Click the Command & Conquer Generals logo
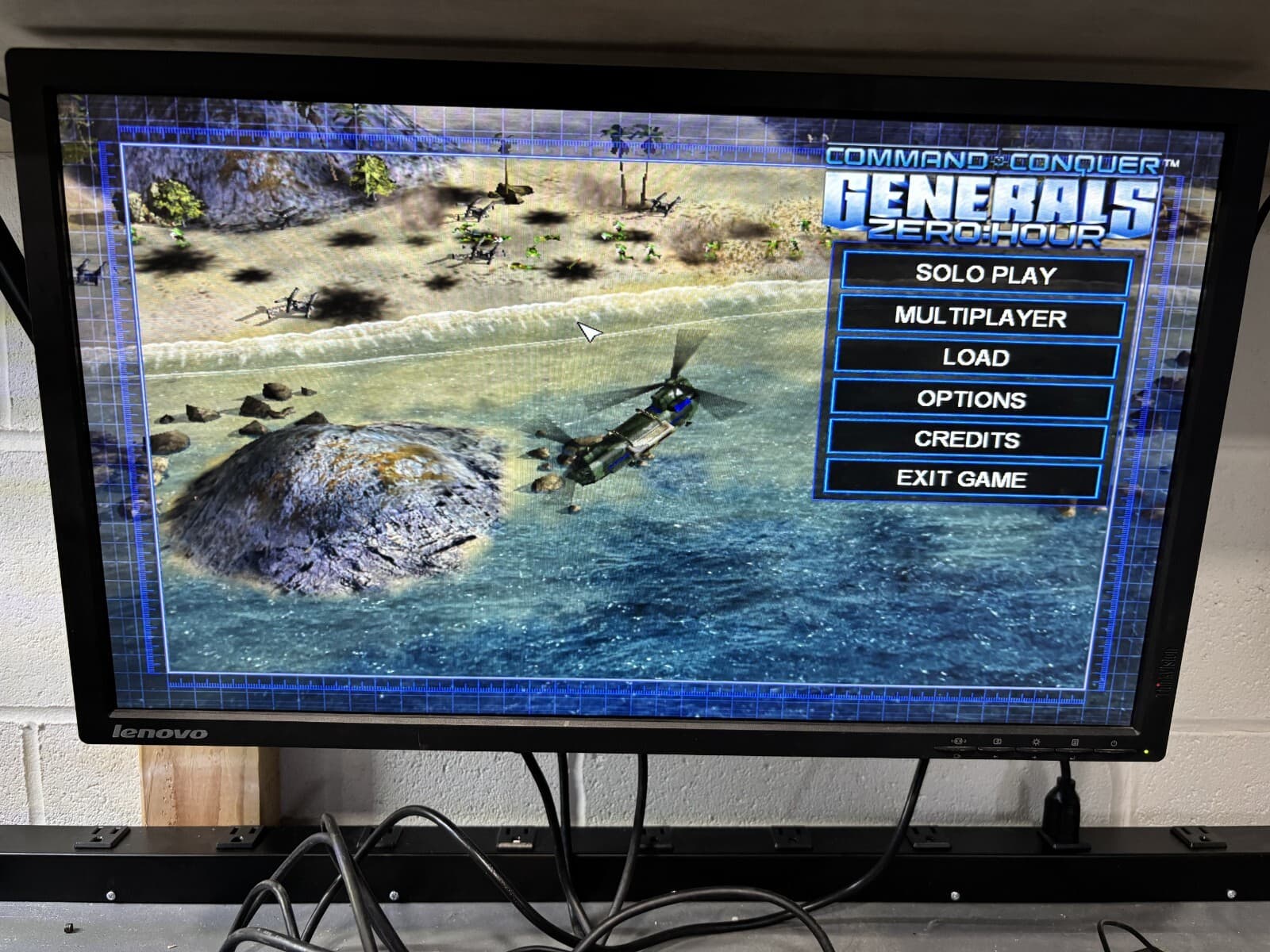The image size is (1270, 952). [x=988, y=198]
